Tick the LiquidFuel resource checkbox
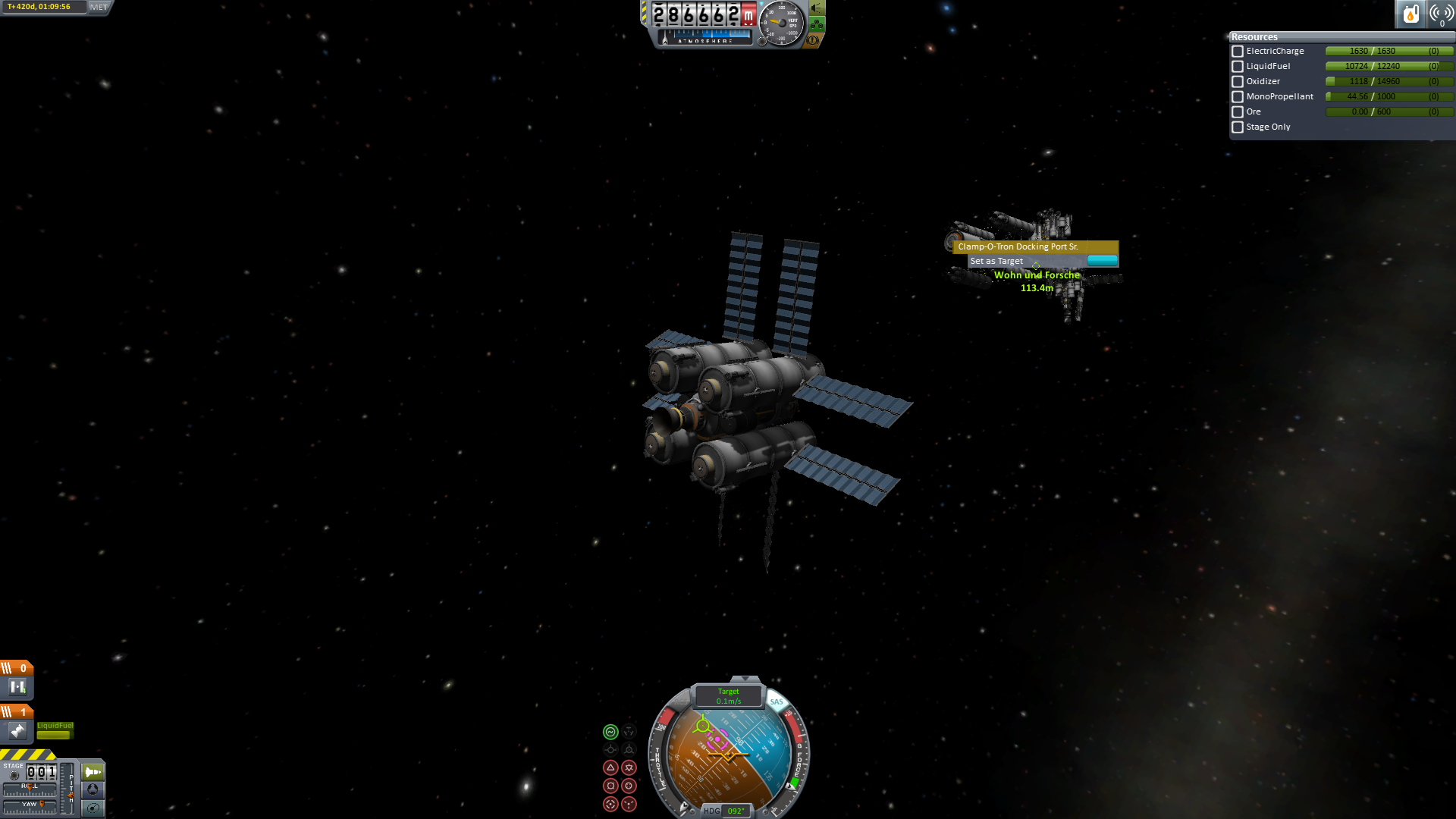The image size is (1456, 819). pos(1238,67)
